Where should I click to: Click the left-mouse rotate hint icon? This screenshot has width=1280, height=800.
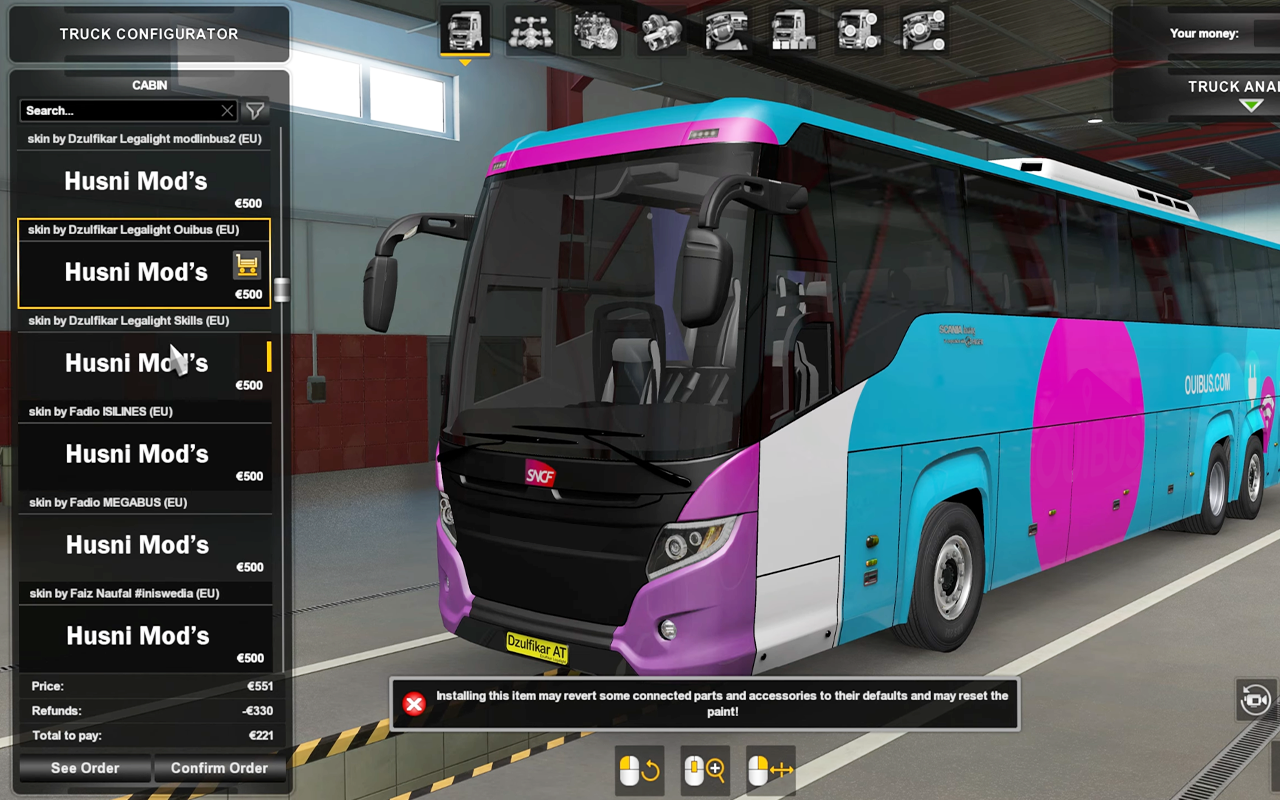pos(639,770)
